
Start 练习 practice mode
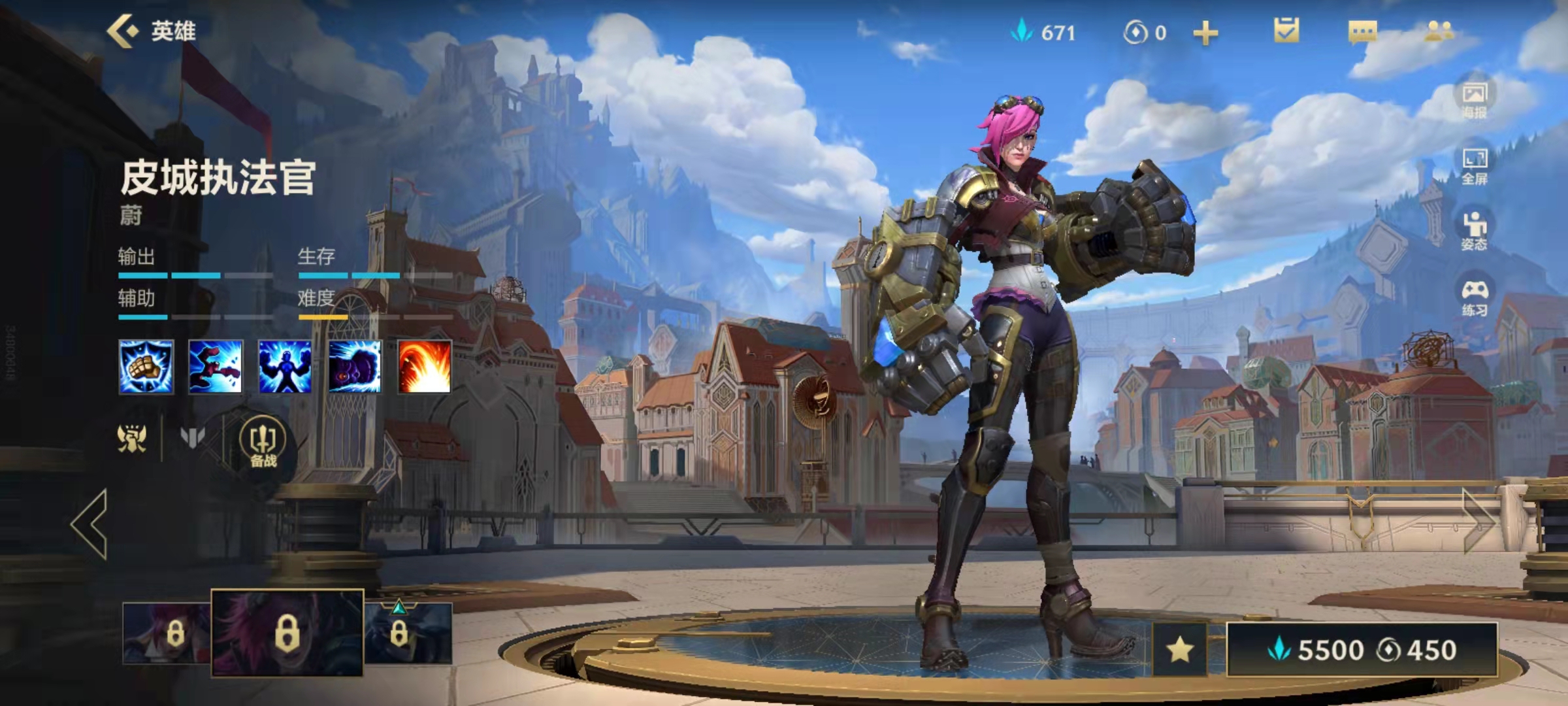tap(1474, 297)
